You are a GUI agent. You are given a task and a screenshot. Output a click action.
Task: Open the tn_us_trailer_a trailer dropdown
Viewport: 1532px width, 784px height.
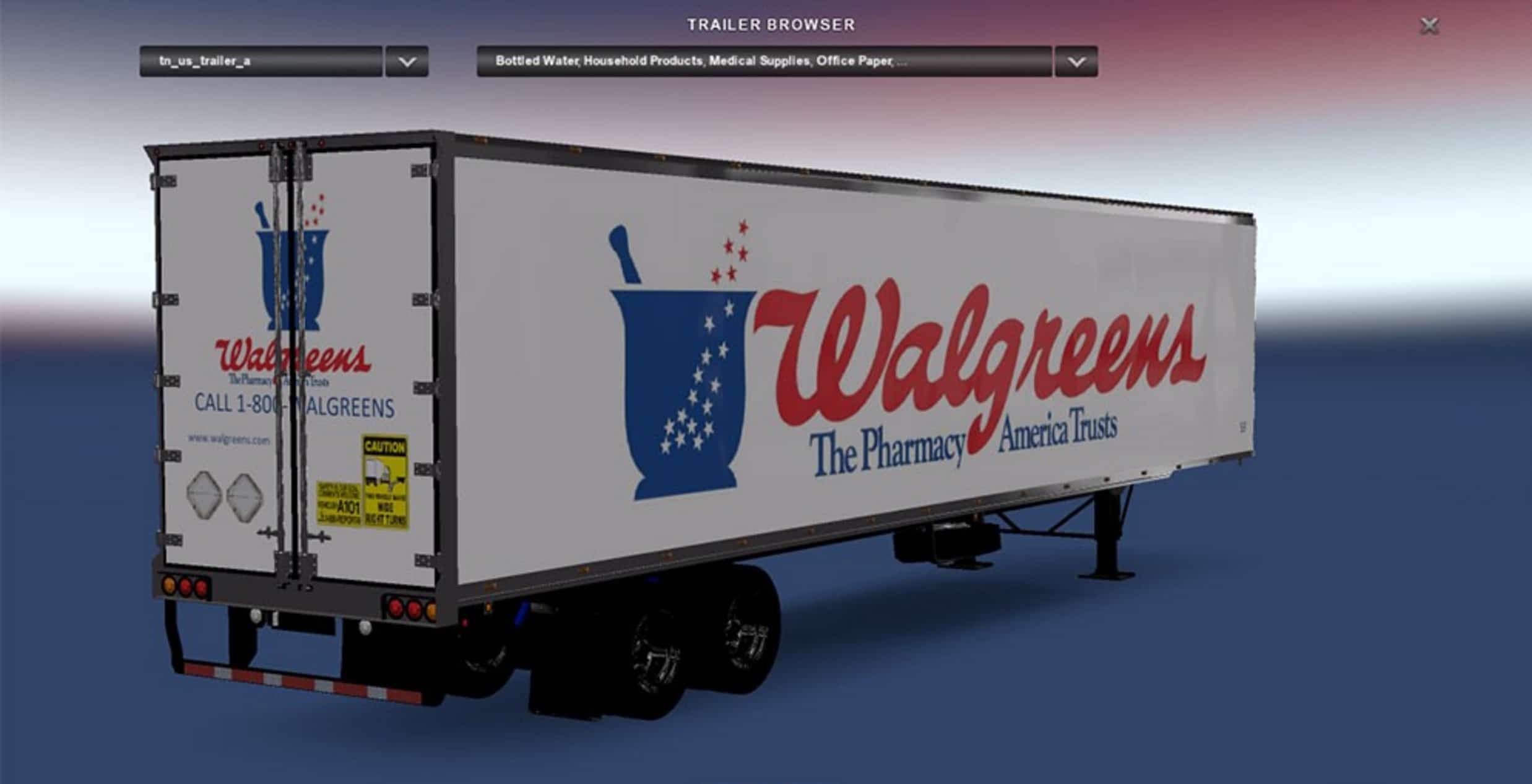(261, 61)
